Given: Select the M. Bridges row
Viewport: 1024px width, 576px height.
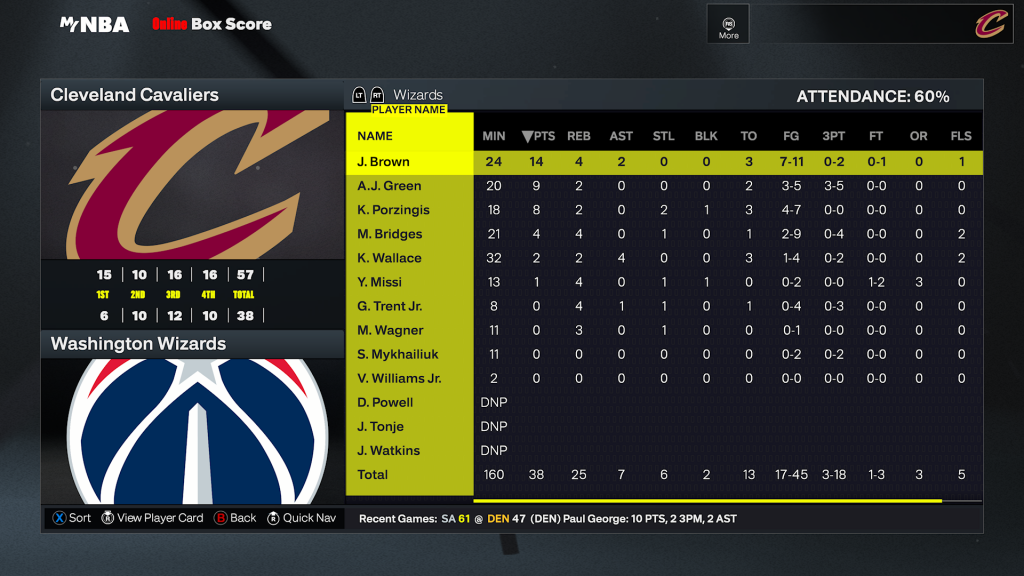Looking at the screenshot, I should click(x=390, y=234).
